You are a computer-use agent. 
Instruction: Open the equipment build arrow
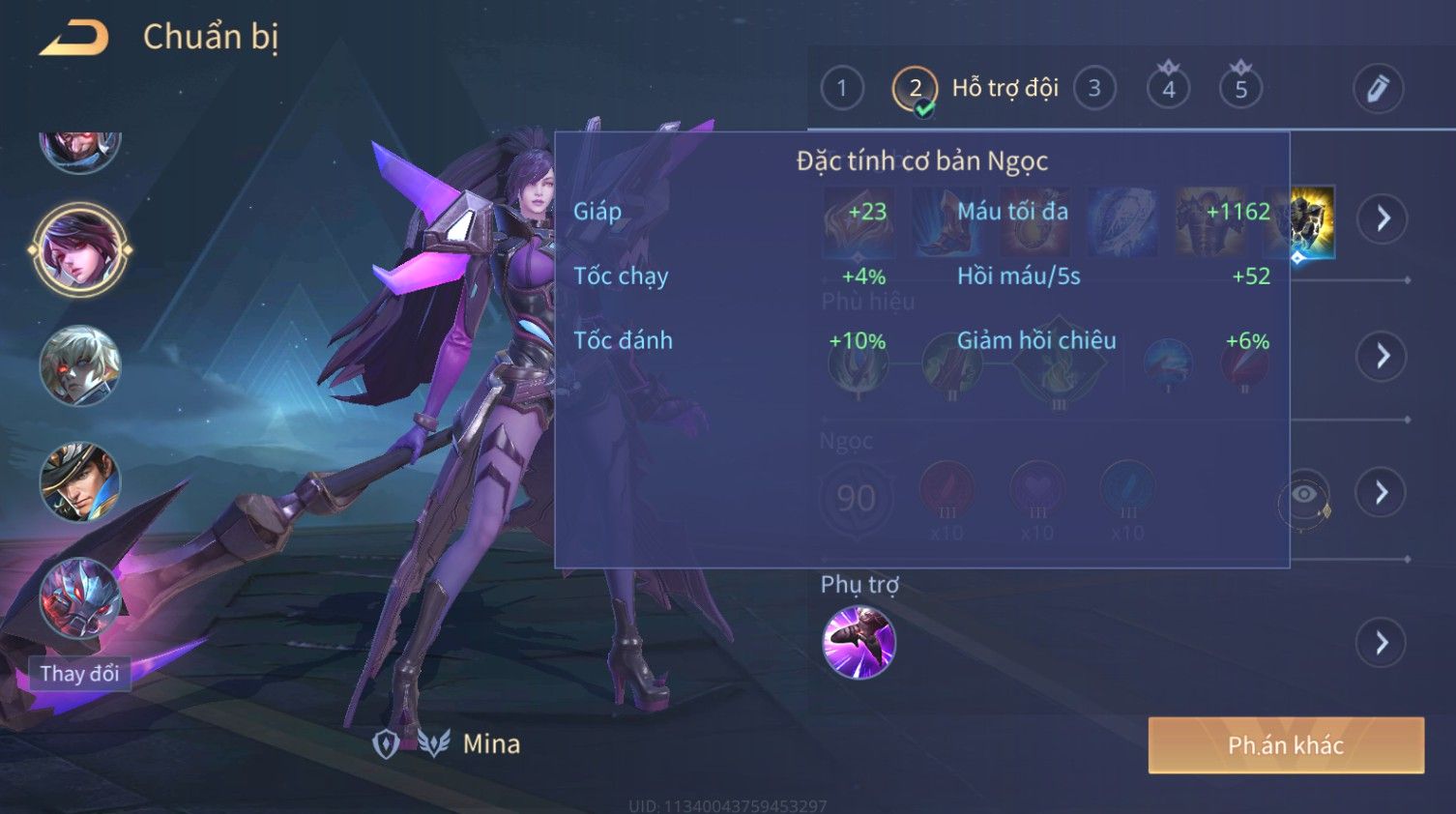[x=1383, y=218]
